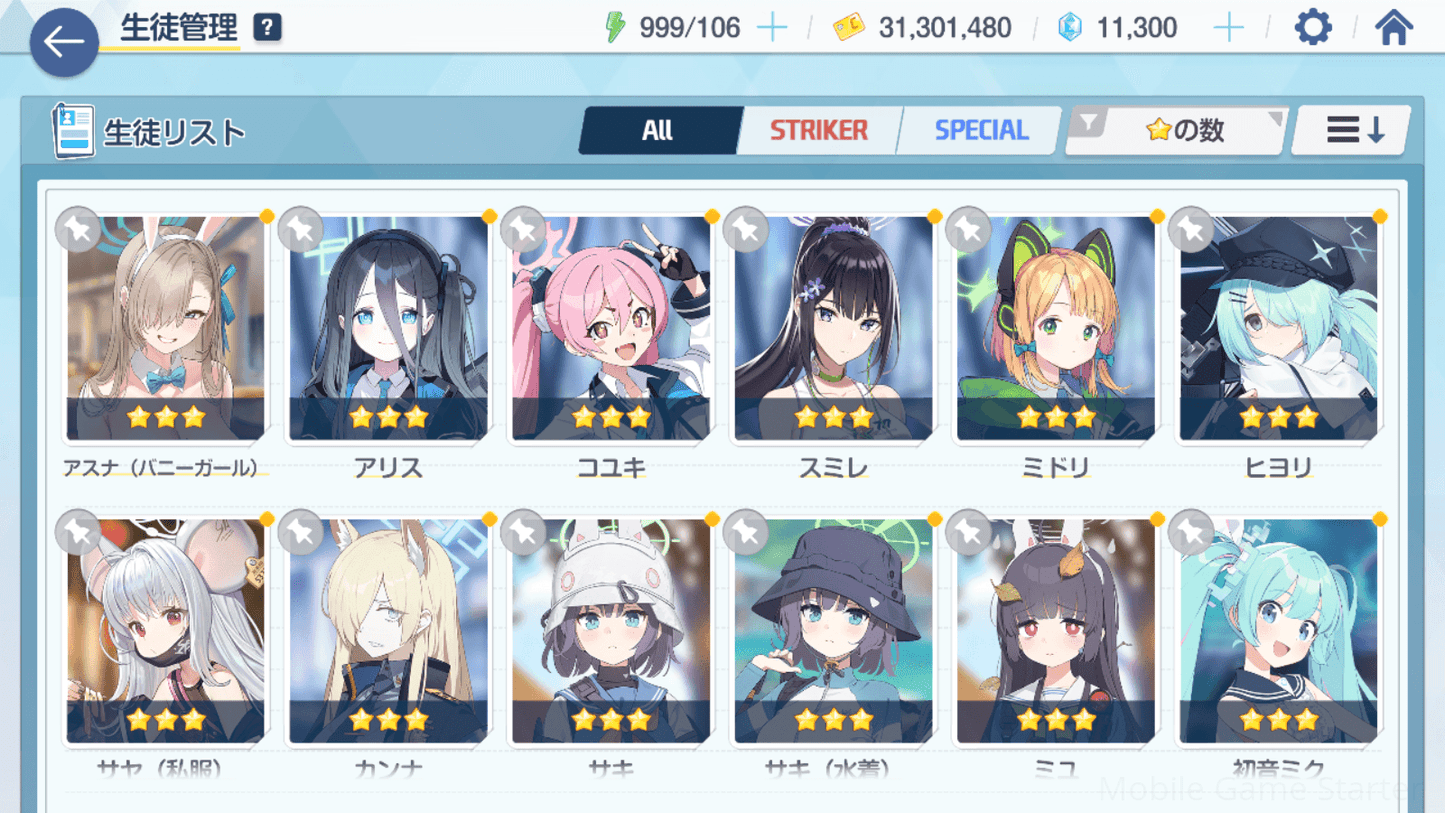Select the スミレ student card
The width and height of the screenshot is (1445, 813).
click(x=833, y=328)
